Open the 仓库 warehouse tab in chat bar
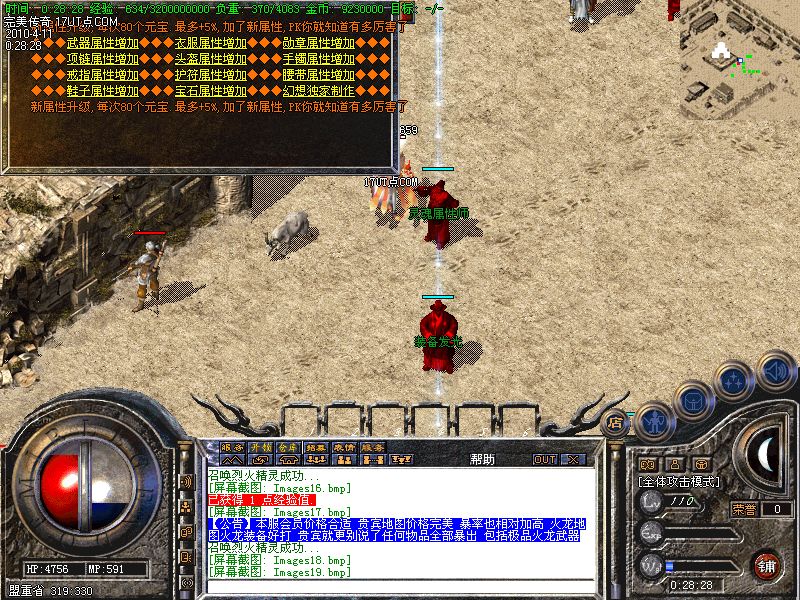The height and width of the screenshot is (600, 800). (288, 447)
